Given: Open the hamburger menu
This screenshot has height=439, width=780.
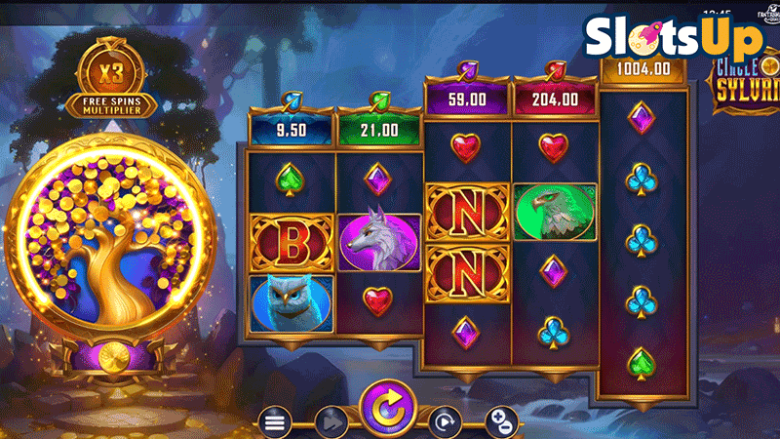Looking at the screenshot, I should pos(275,422).
